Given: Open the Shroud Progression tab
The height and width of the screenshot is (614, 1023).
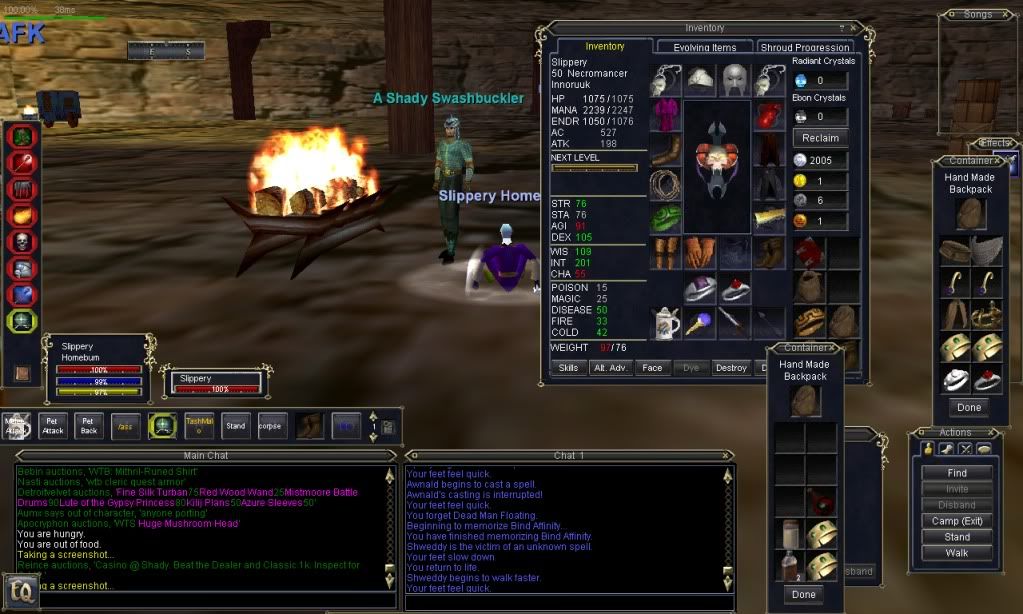Looking at the screenshot, I should [x=805, y=47].
